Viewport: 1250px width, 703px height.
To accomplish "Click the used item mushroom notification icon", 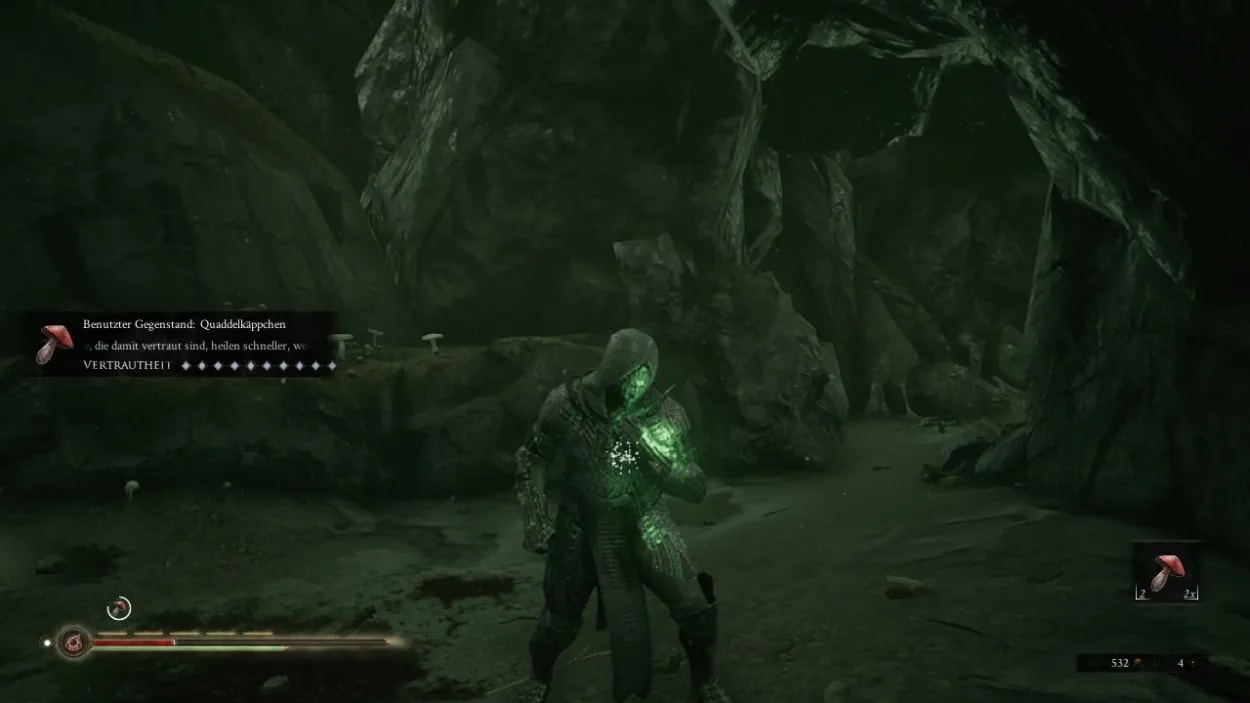I will click(x=53, y=343).
